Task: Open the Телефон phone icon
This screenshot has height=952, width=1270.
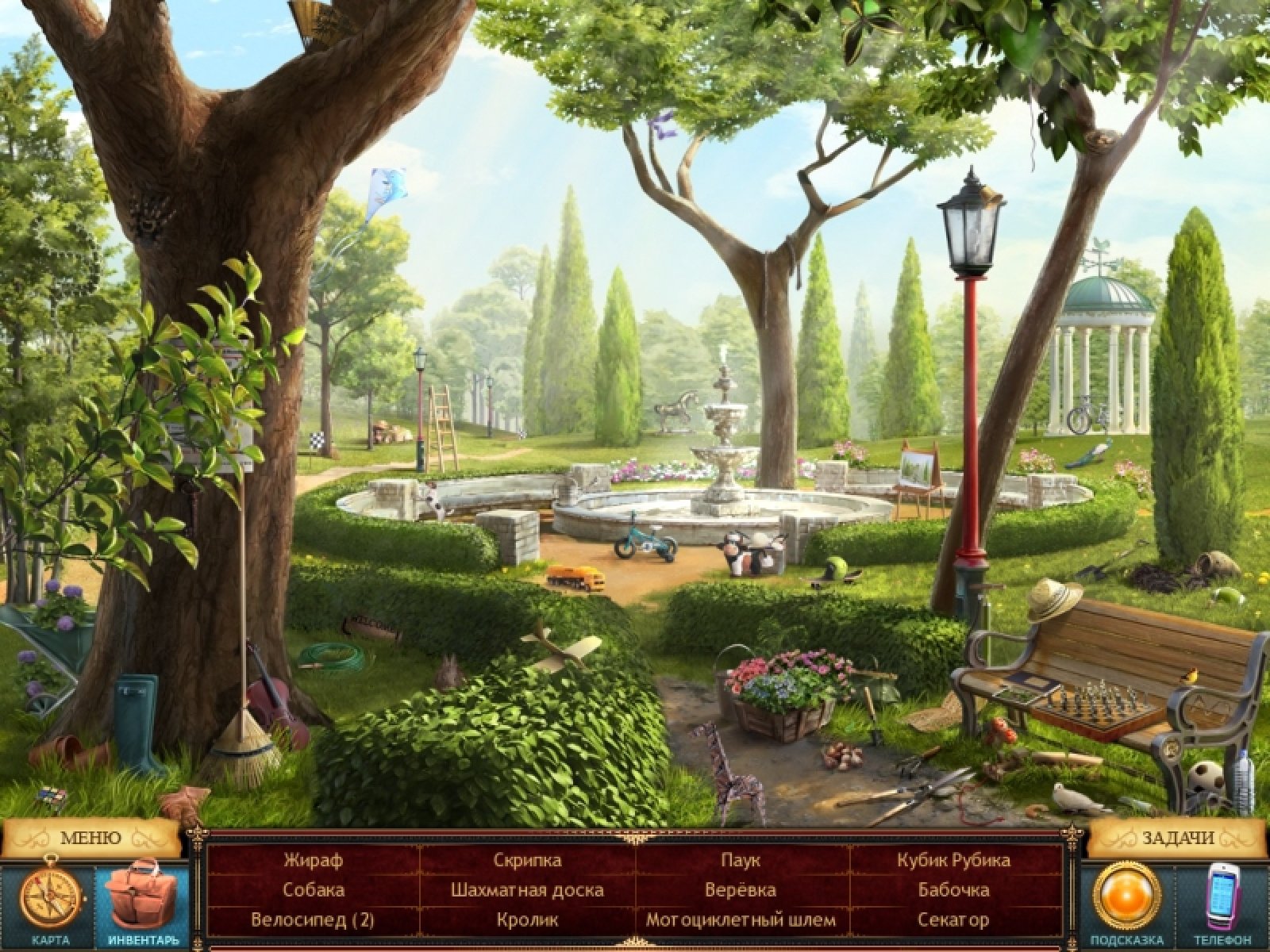Action: (x=1223, y=895)
